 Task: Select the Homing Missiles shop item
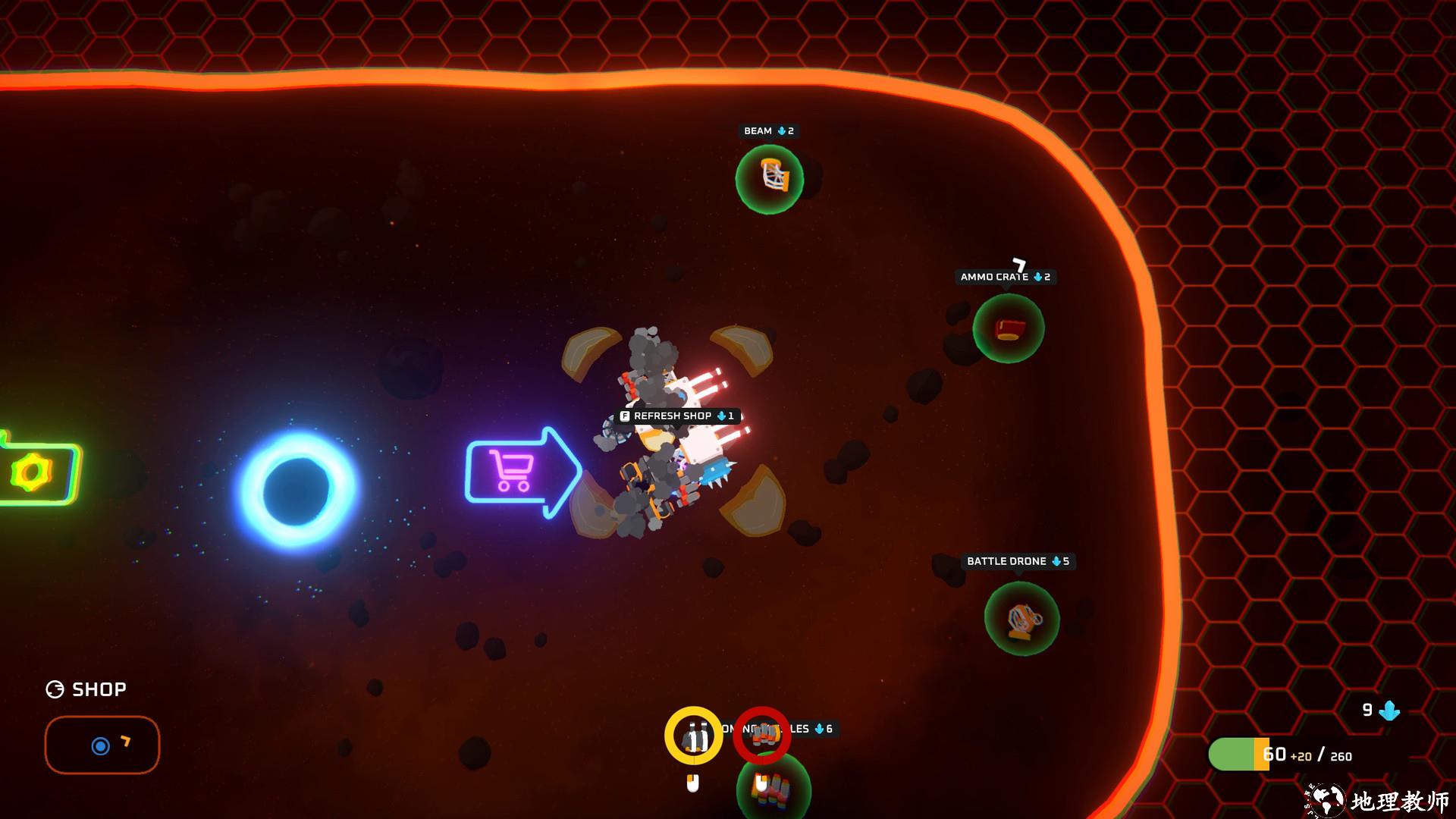tap(773, 790)
